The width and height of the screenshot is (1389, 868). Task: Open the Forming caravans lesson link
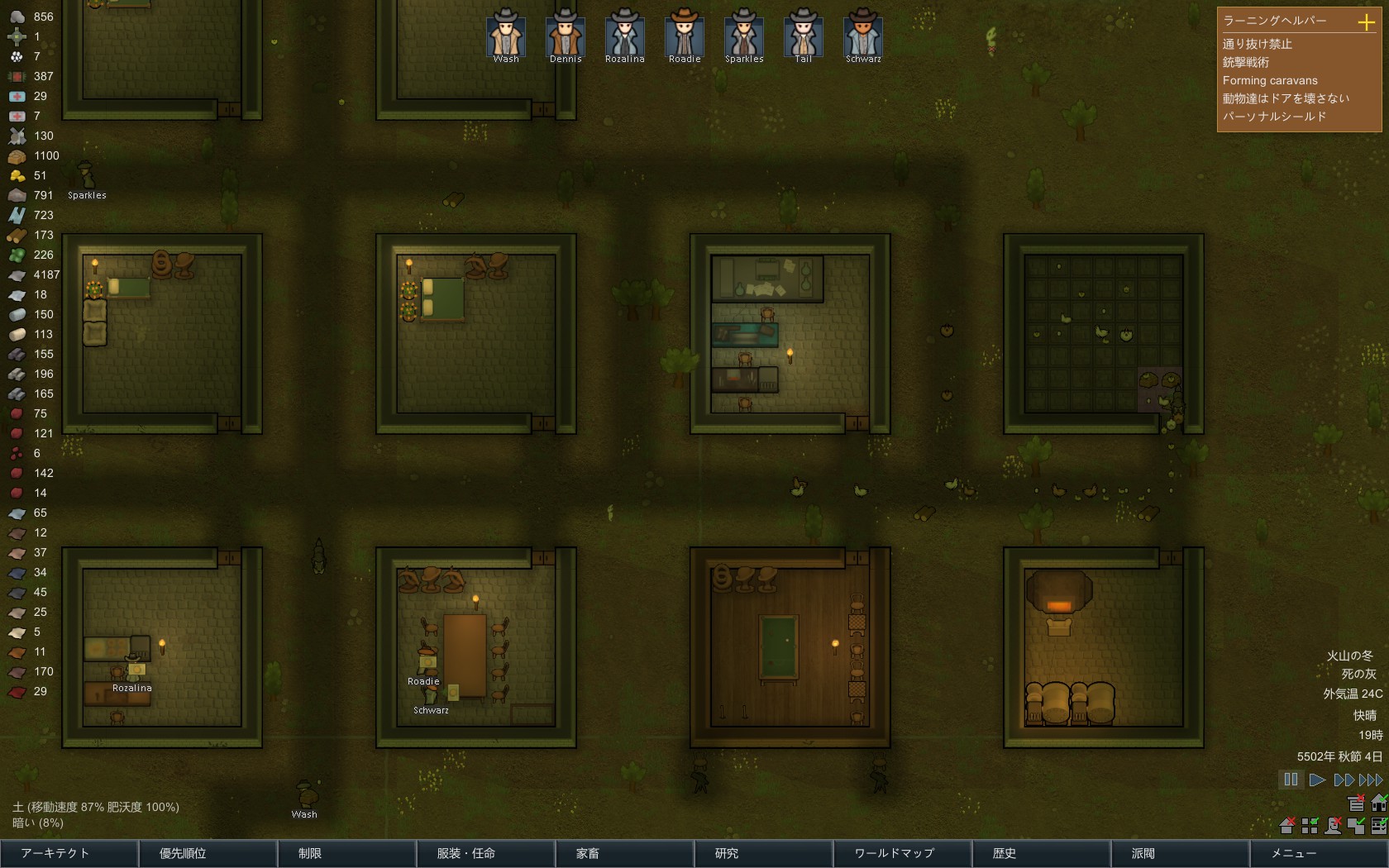(1270, 80)
